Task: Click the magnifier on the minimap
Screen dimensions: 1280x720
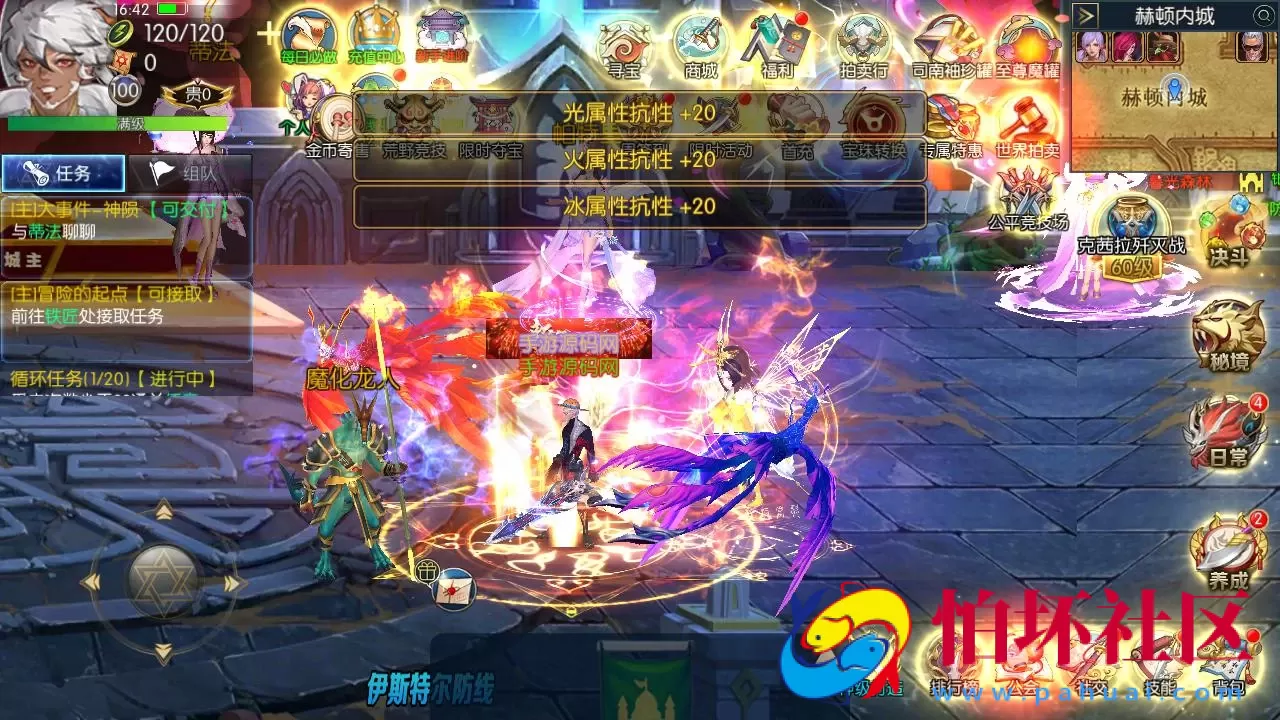Action: 1264,16
